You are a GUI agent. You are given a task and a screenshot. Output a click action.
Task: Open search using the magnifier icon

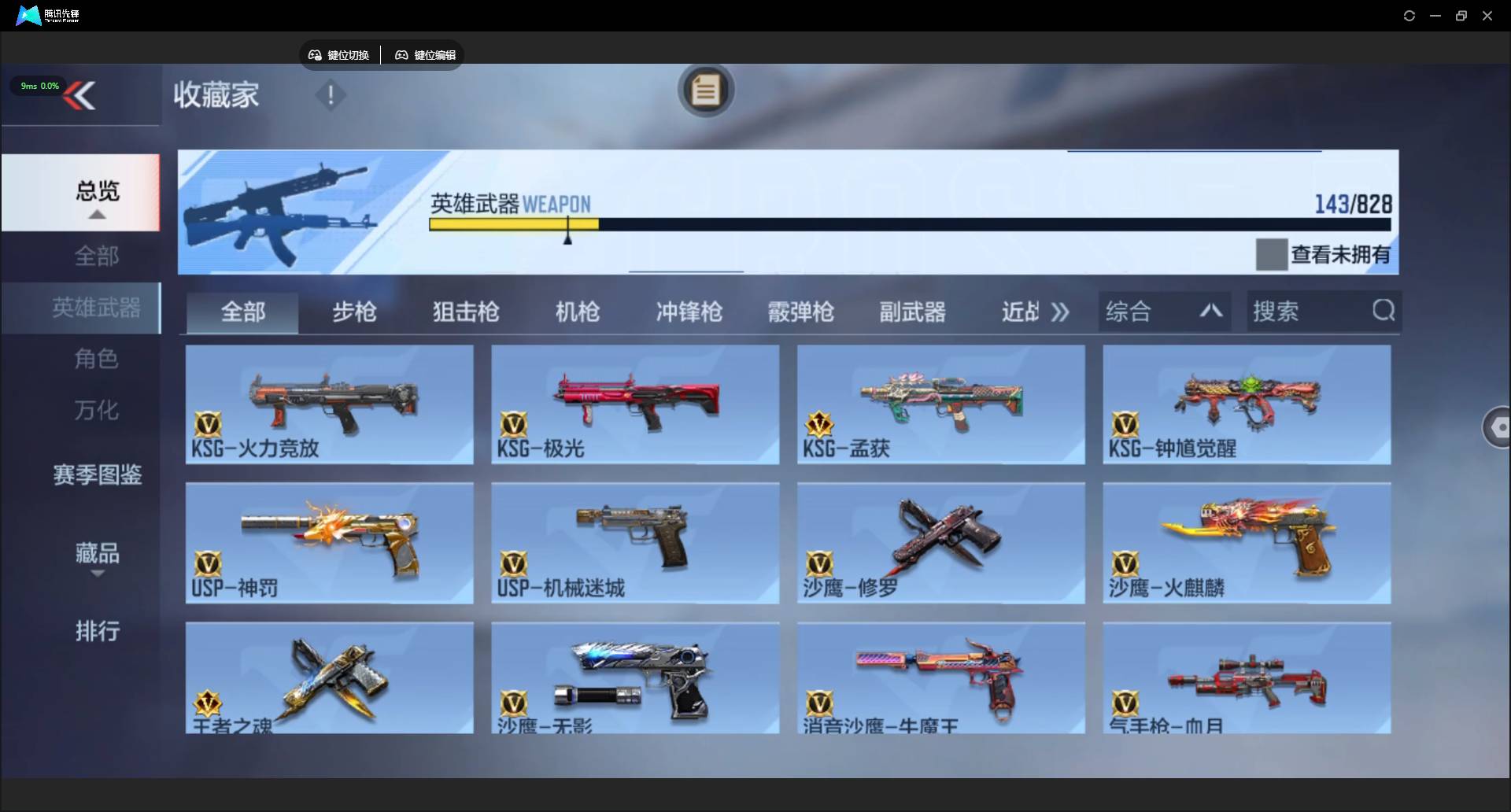[x=1384, y=311]
